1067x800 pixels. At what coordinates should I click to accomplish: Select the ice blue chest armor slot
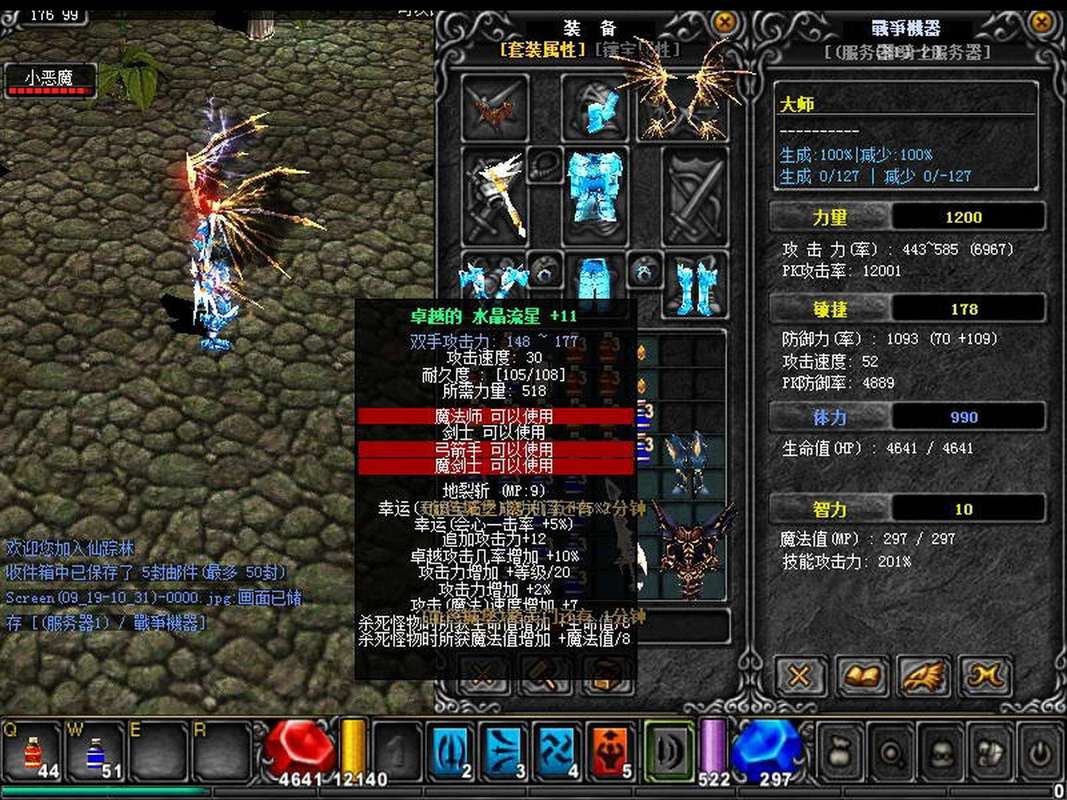[x=595, y=192]
